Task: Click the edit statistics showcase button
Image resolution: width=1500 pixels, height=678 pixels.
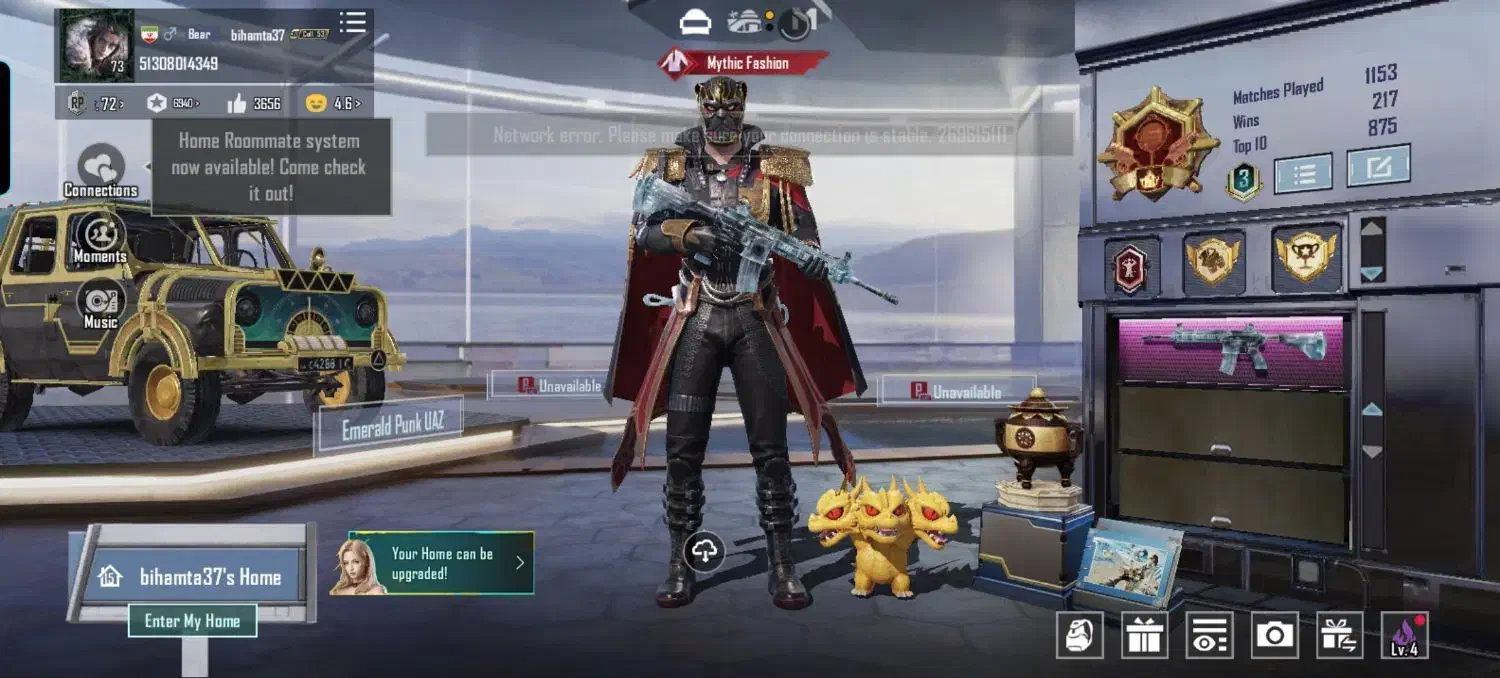Action: tap(1378, 166)
